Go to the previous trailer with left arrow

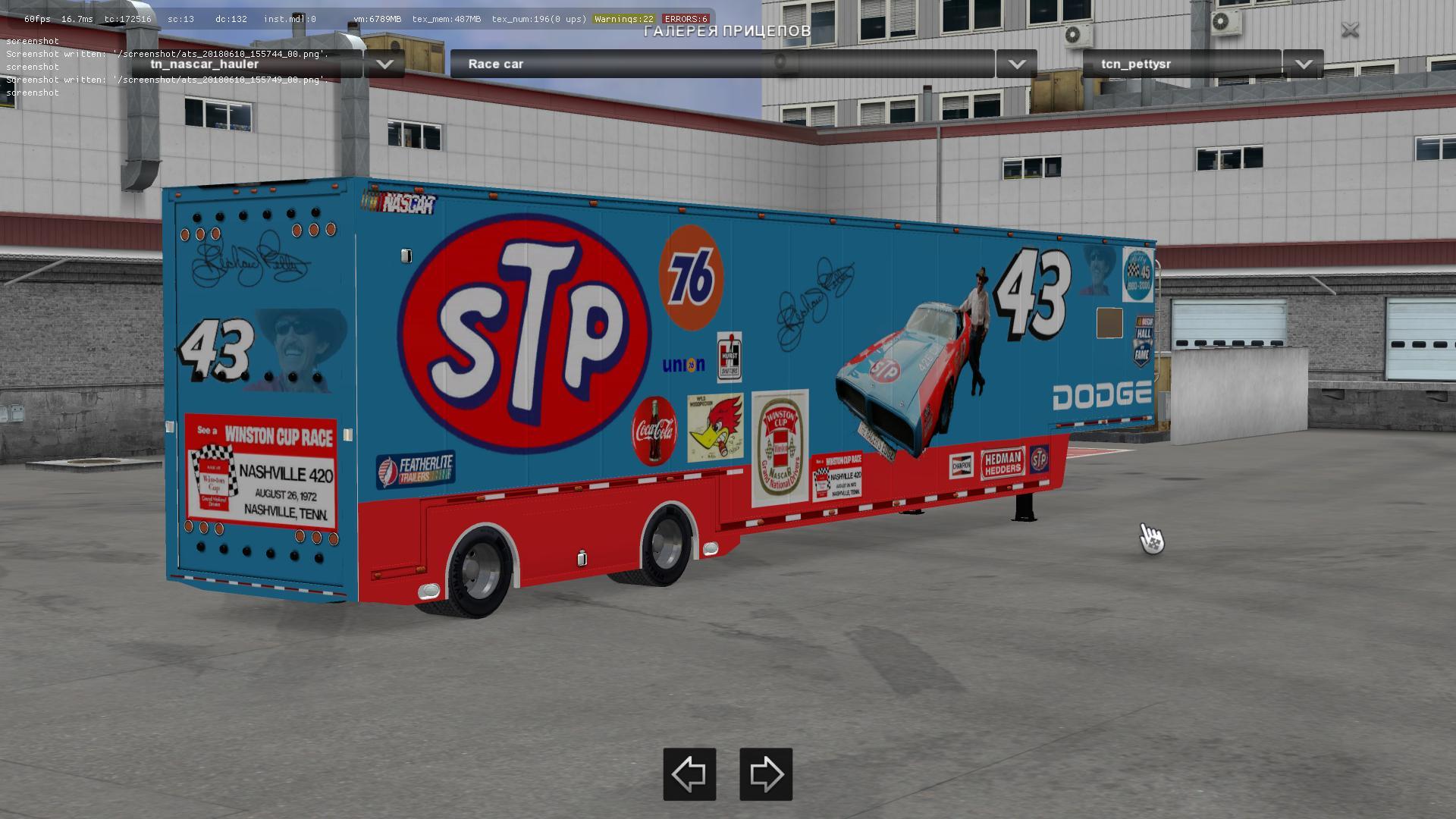coord(689,774)
